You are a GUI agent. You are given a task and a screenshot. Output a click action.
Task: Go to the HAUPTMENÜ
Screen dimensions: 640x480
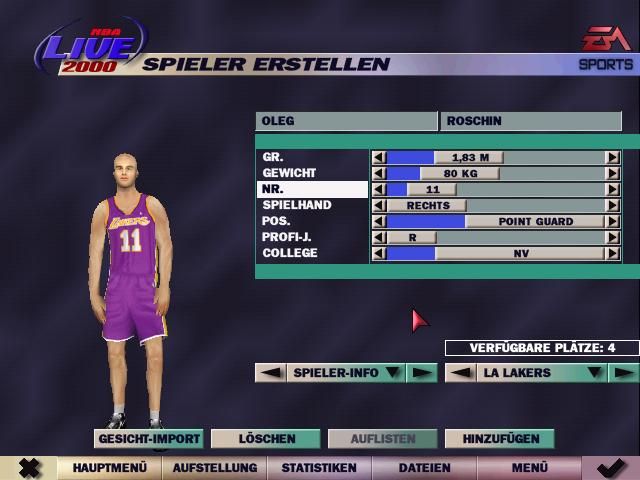point(110,467)
